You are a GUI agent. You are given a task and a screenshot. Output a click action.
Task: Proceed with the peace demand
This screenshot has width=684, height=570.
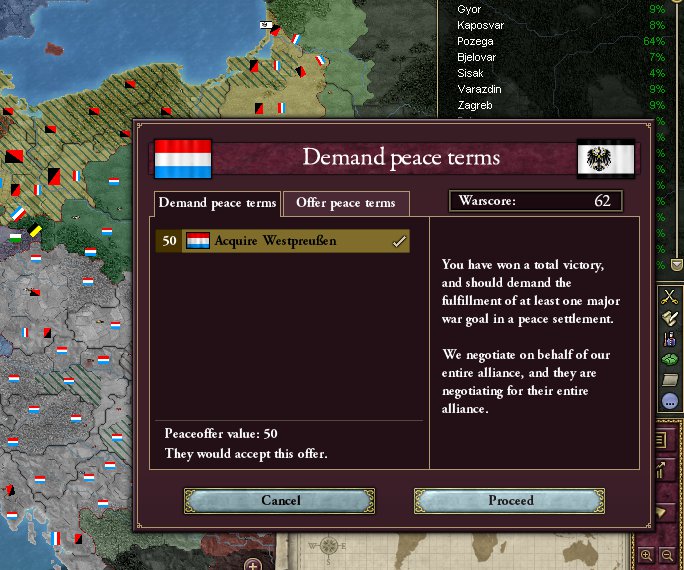[510, 500]
